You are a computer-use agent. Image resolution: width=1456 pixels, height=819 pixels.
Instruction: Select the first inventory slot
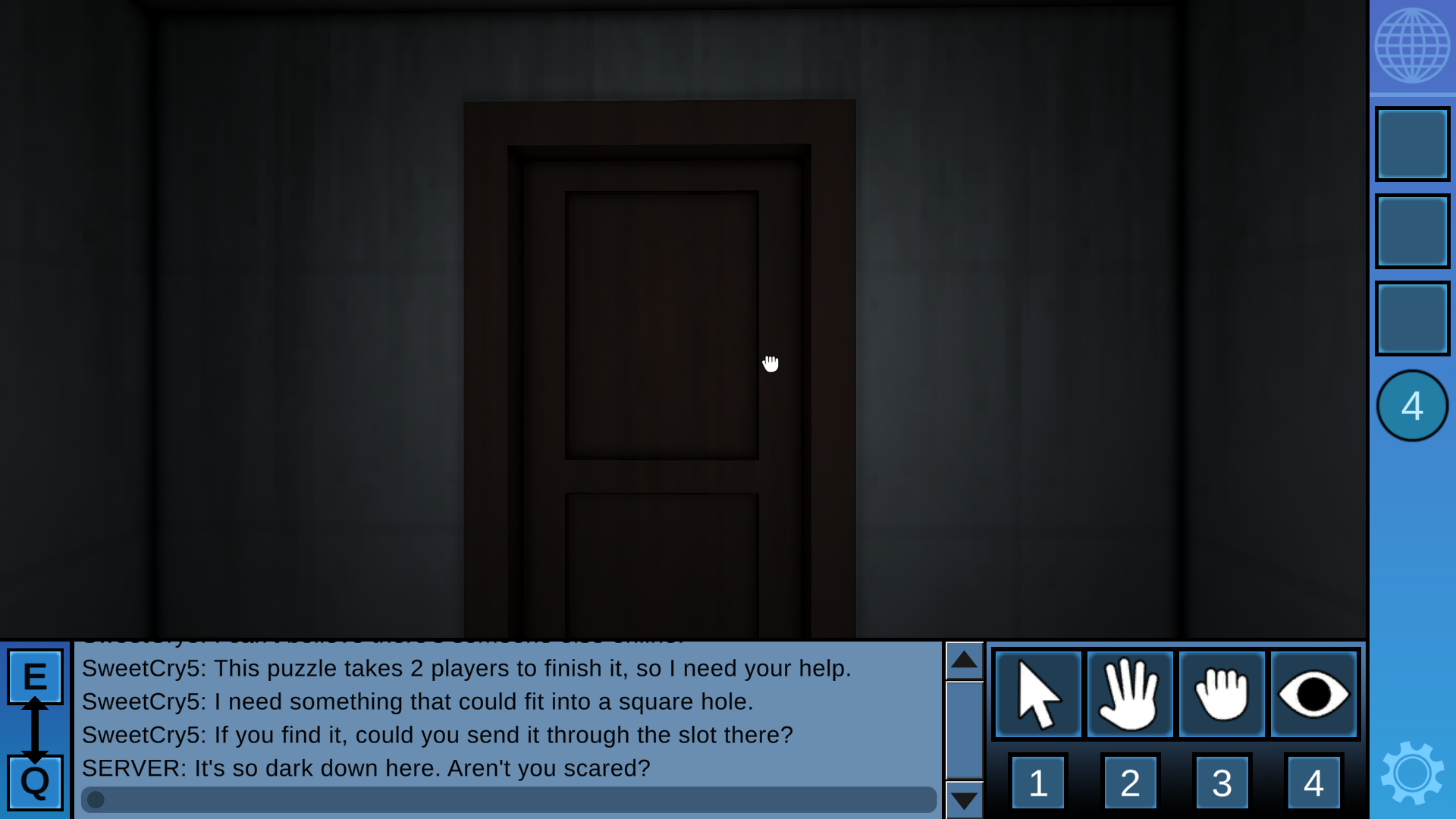pos(1412,143)
